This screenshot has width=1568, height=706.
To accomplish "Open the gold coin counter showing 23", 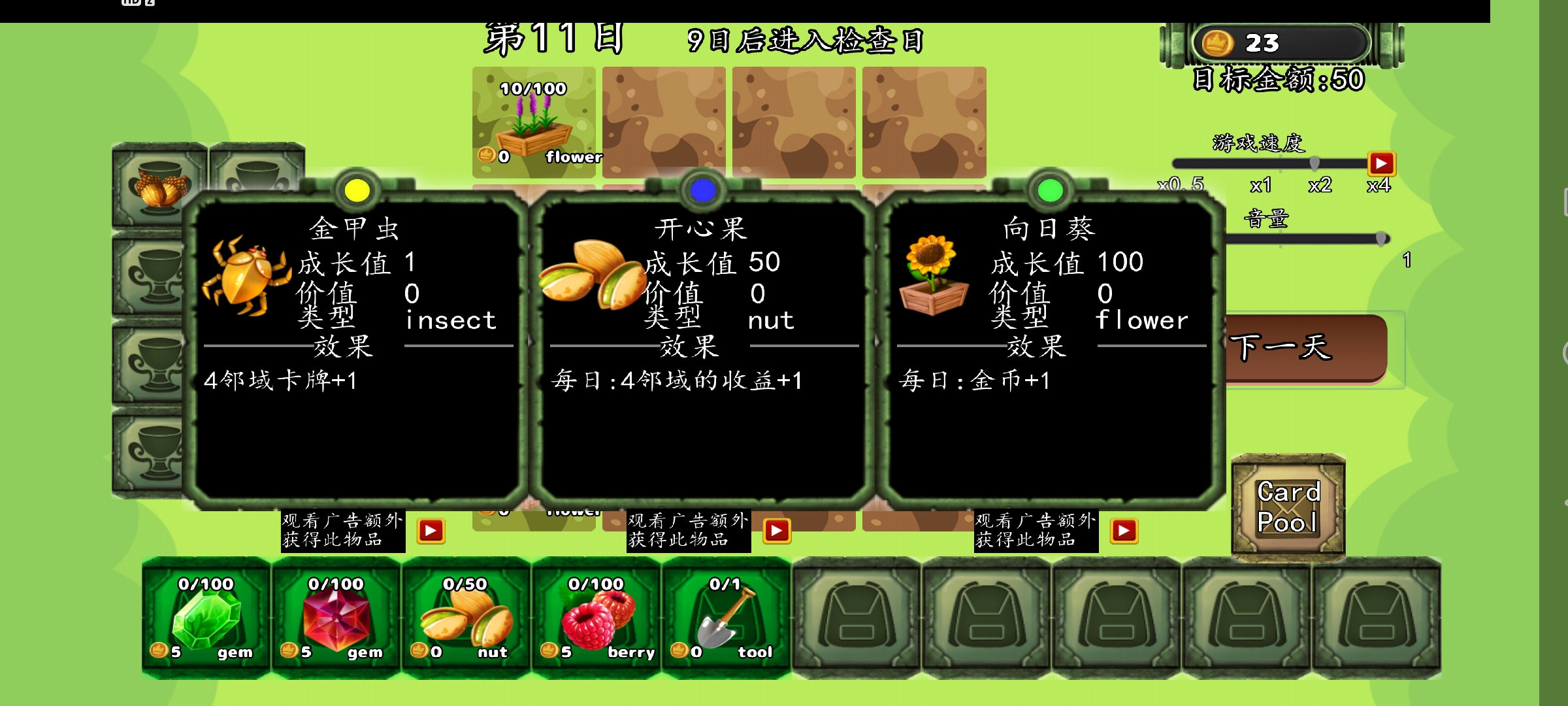I will [1281, 42].
